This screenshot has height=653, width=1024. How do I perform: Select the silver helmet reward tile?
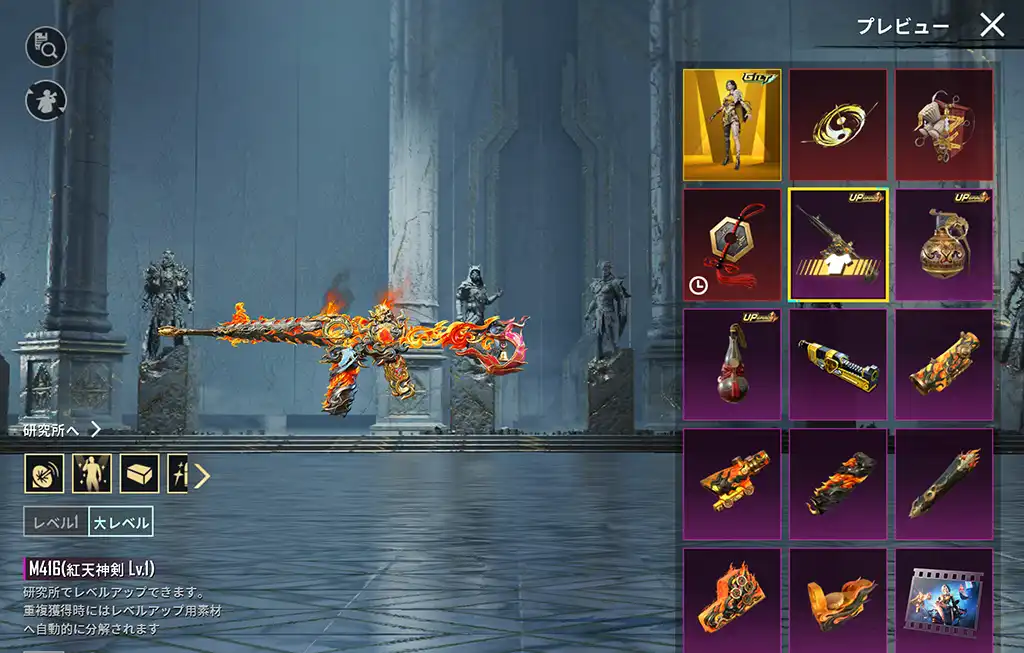pyautogui.click(x=944, y=125)
